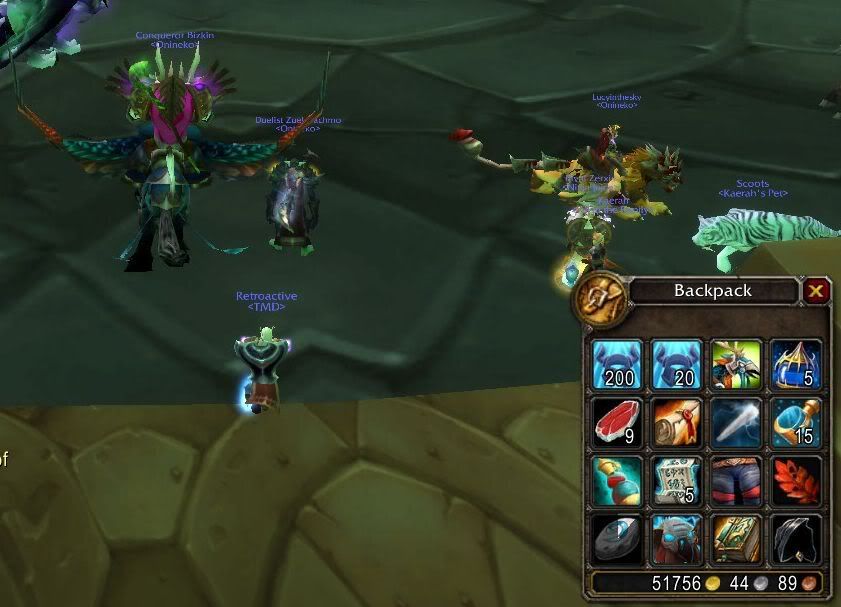
Task: Select the striped pants item slot
Action: coord(736,481)
